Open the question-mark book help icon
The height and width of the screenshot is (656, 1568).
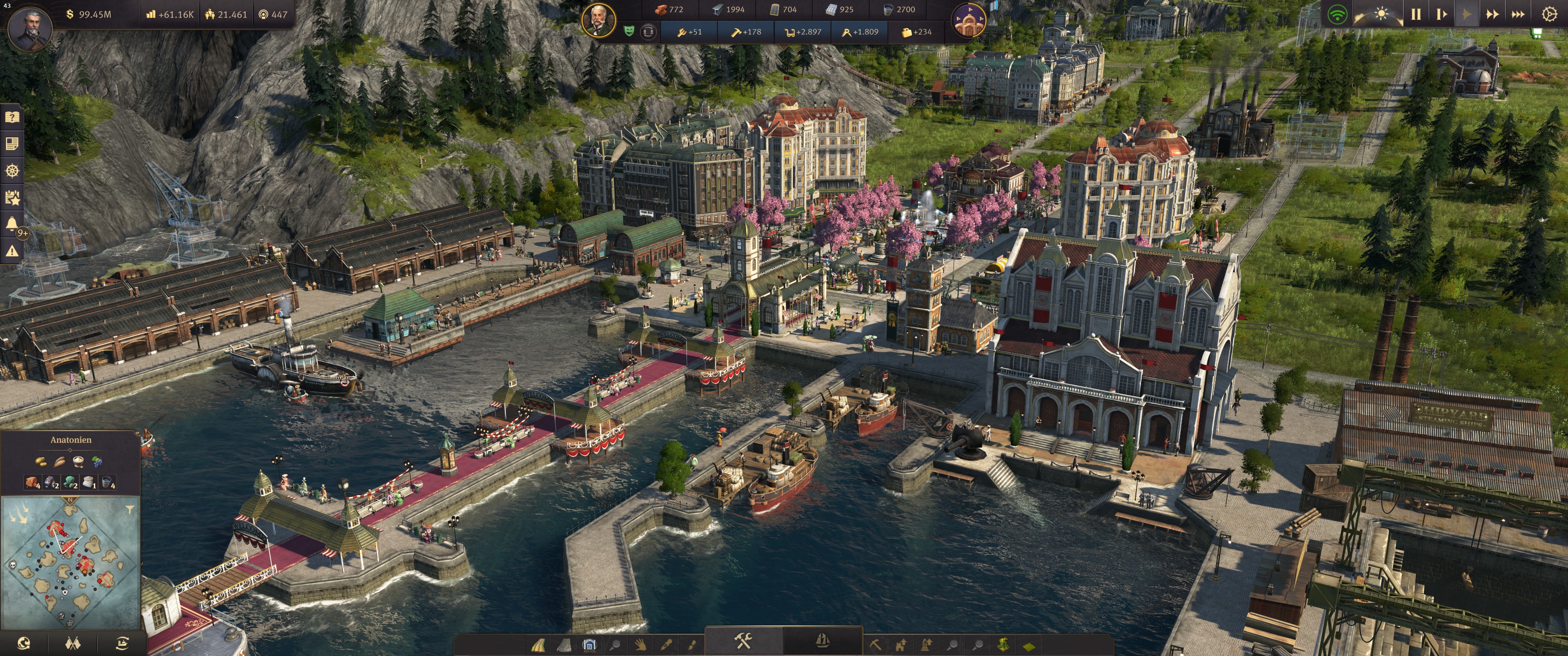coord(12,117)
